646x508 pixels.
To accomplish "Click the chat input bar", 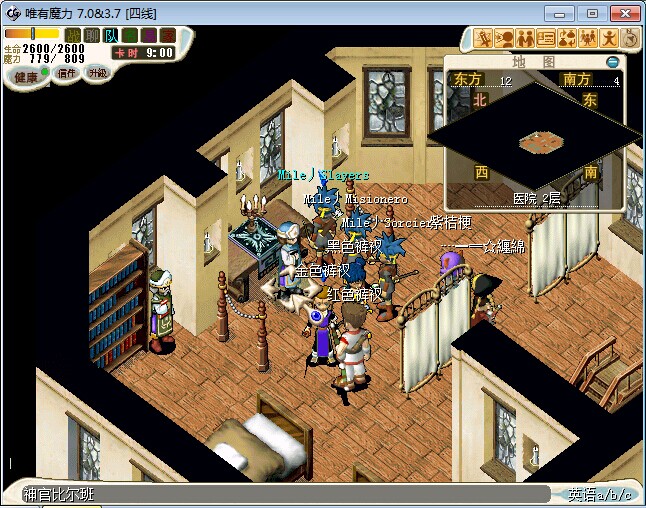I will point(285,494).
